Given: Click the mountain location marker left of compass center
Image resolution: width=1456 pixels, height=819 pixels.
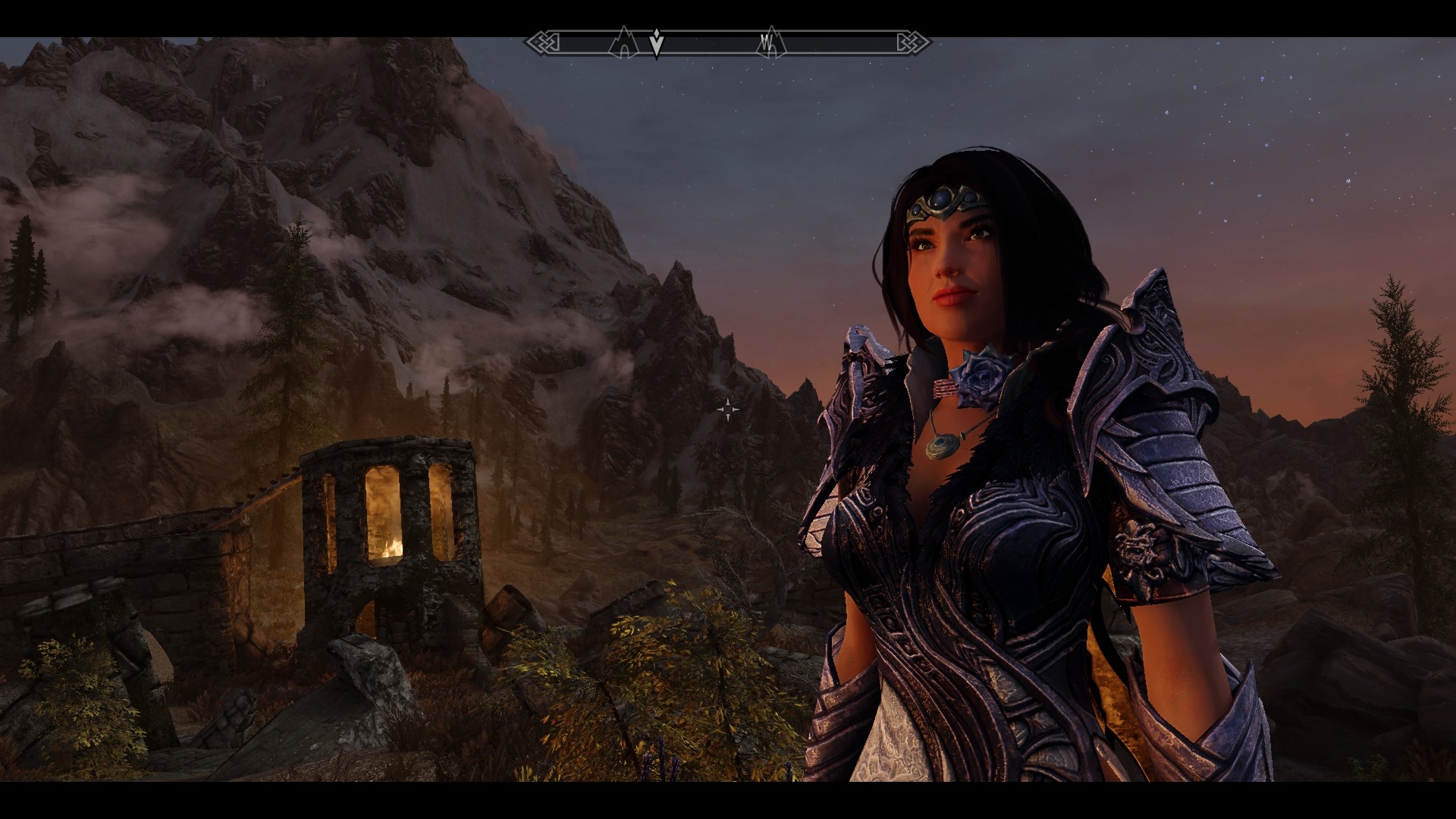Looking at the screenshot, I should [623, 44].
